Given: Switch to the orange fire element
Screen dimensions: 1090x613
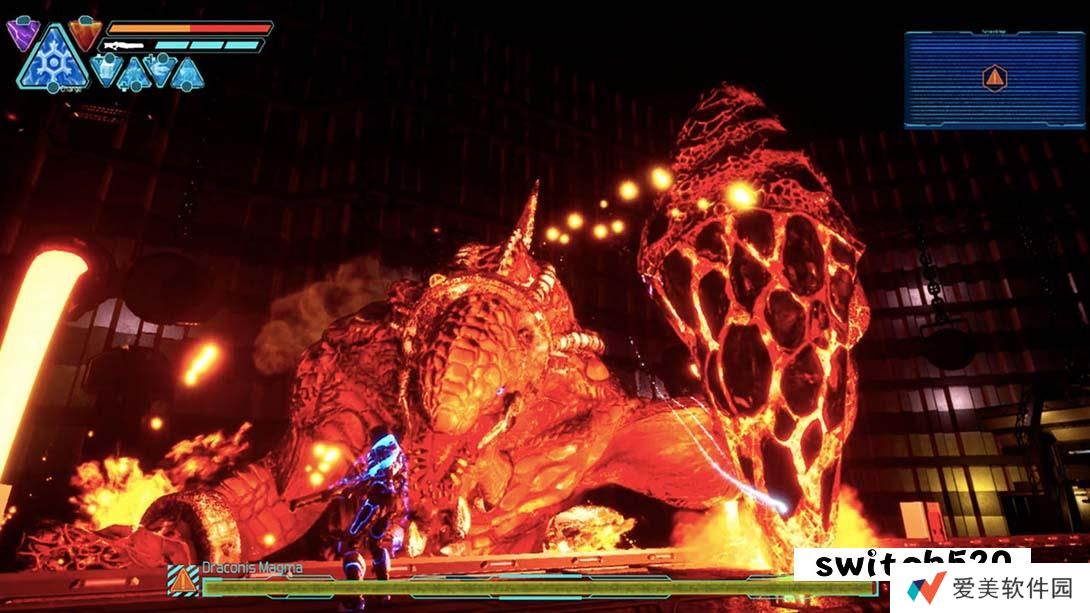Looking at the screenshot, I should [84, 33].
